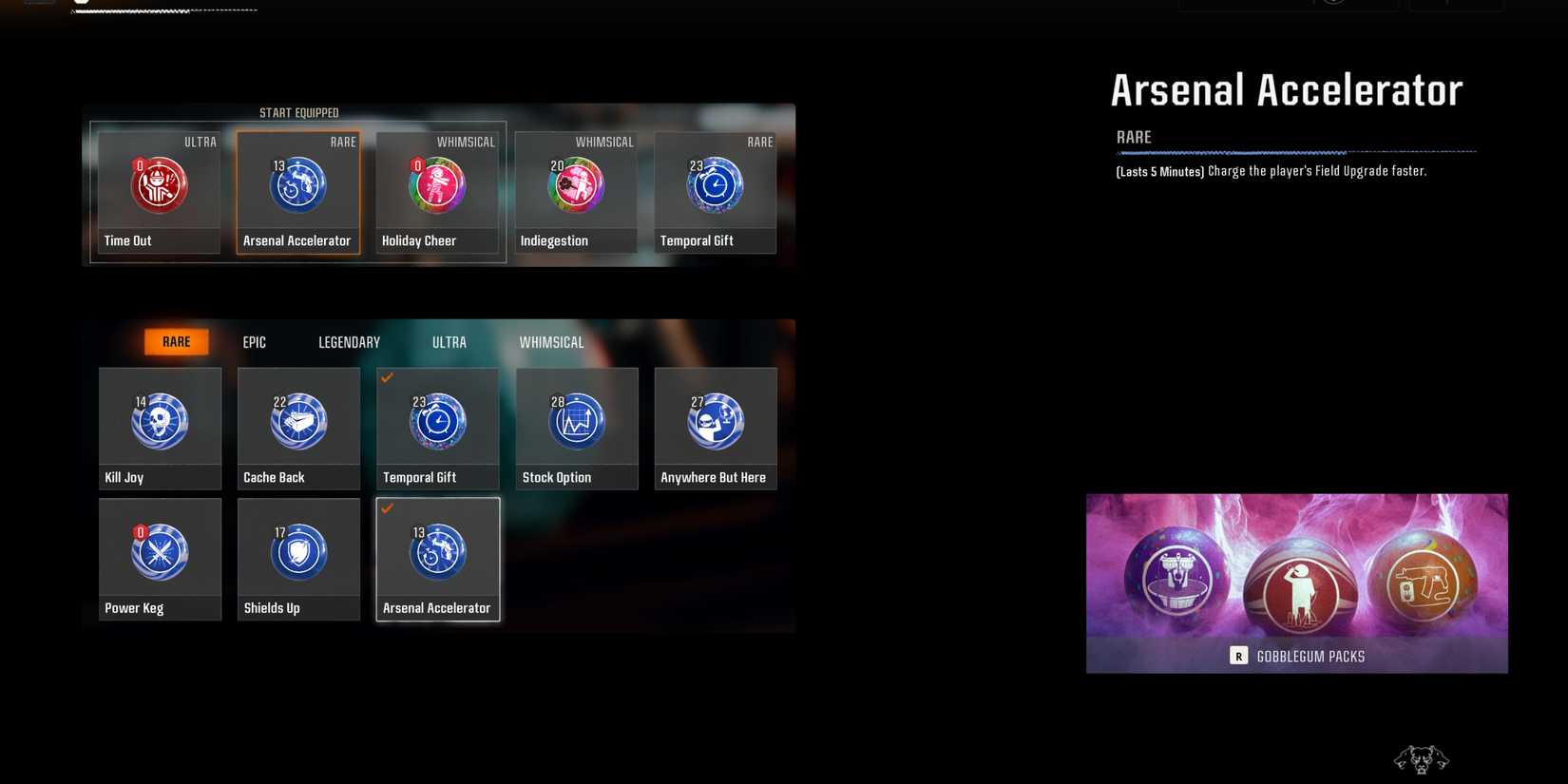This screenshot has width=1568, height=784.
Task: Select the Power Keg gobblegum icon
Action: point(159,550)
